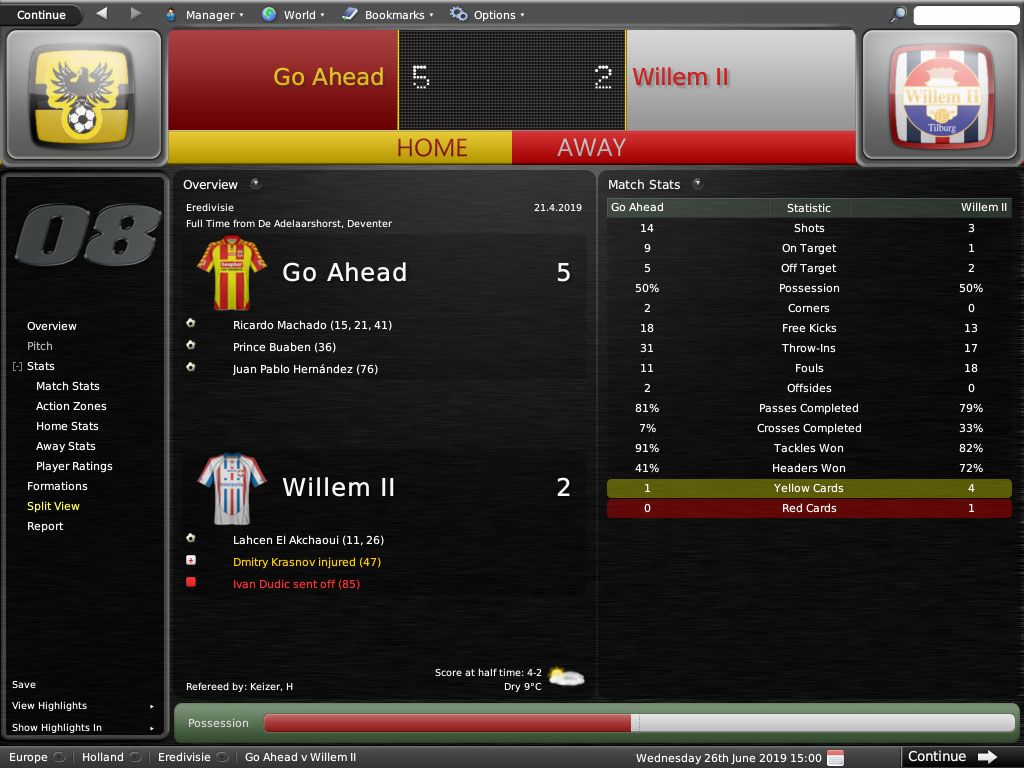Select Overview in the side menu

[52, 326]
